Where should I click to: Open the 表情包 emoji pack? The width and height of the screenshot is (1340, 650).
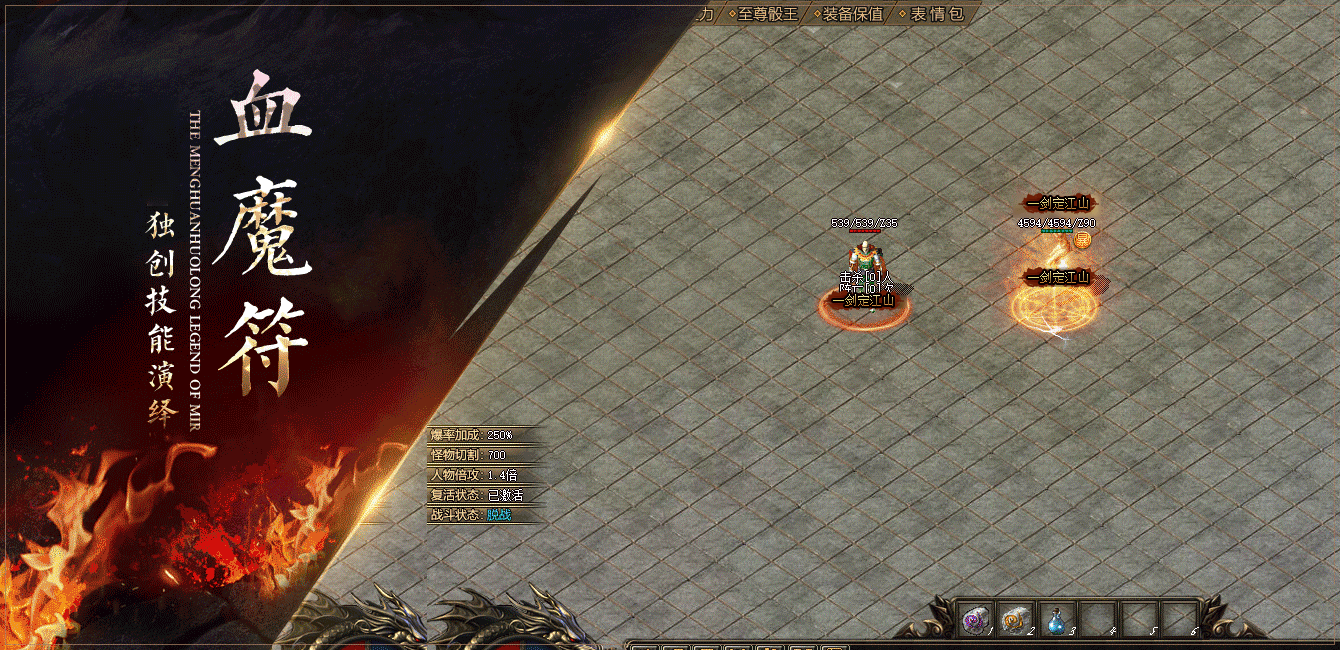937,14
